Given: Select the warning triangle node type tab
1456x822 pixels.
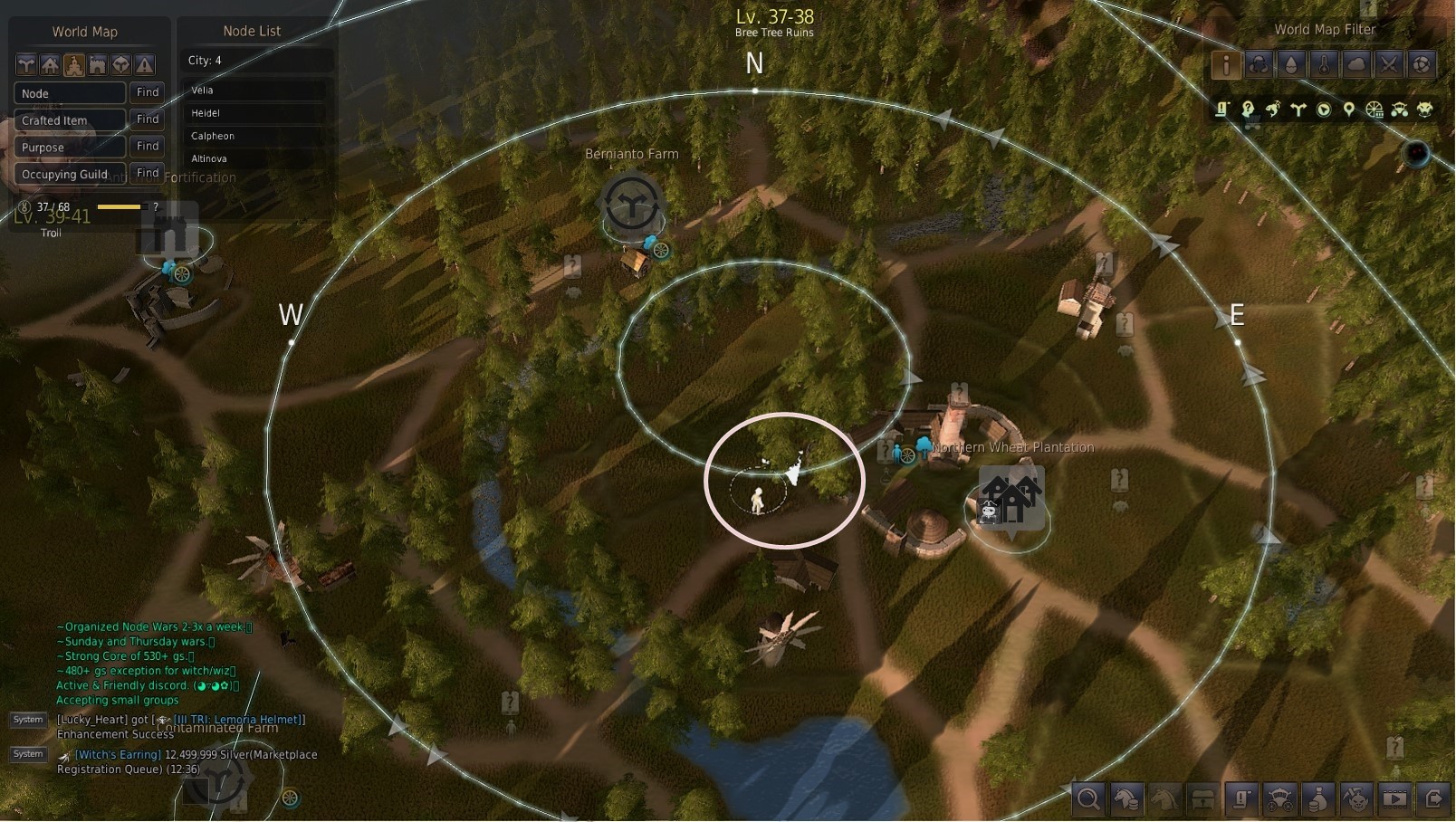Looking at the screenshot, I should point(144,64).
